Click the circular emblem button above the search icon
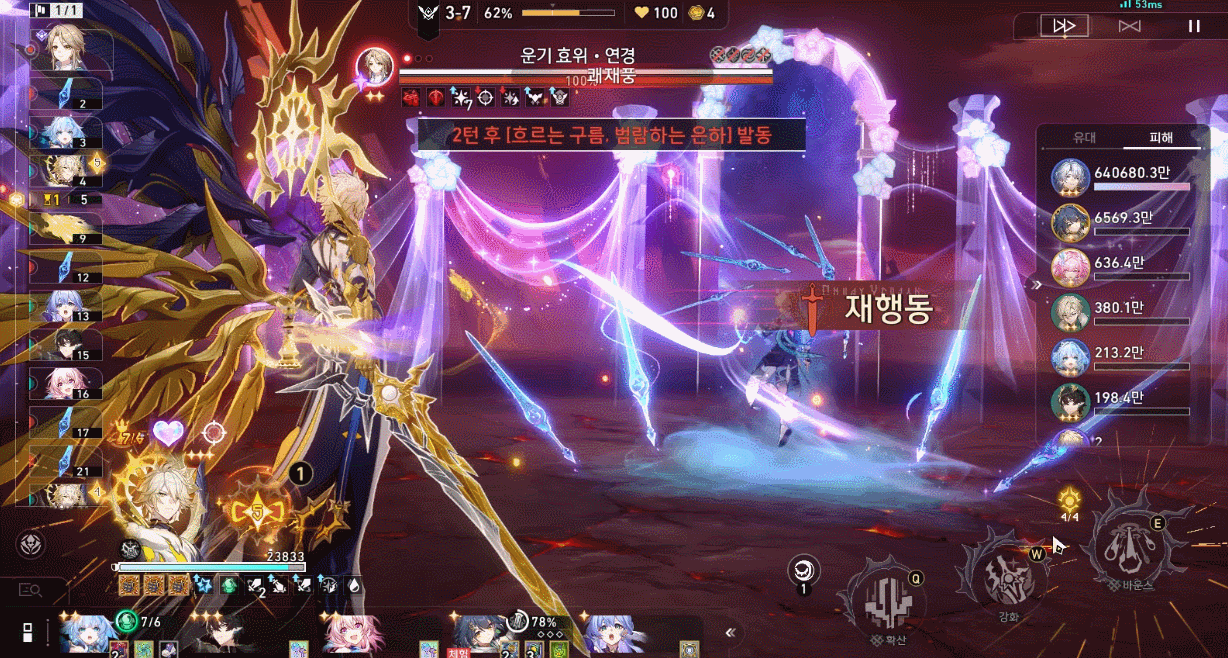This screenshot has width=1228, height=658. tap(30, 544)
